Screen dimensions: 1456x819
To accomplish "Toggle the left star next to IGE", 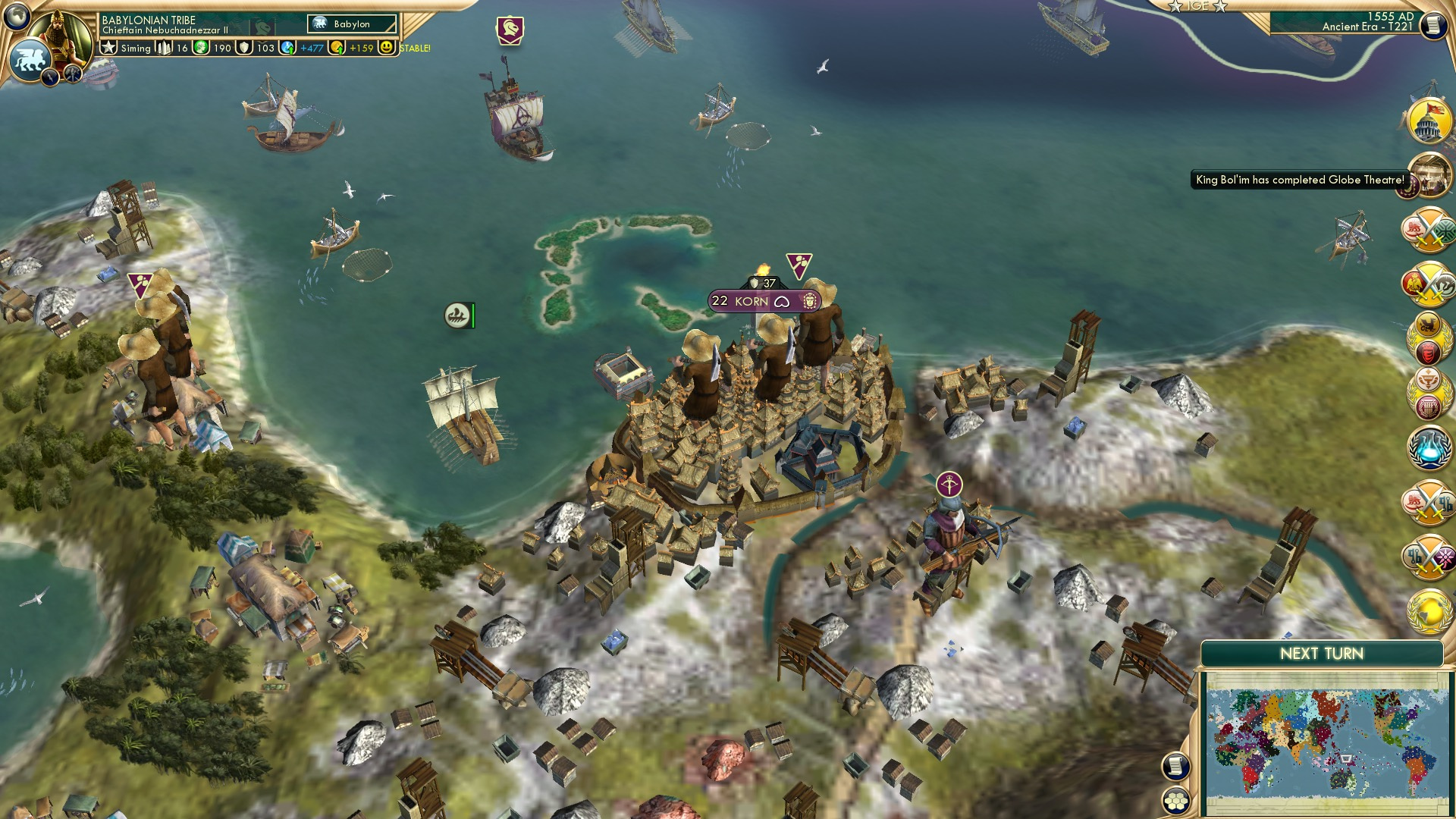I will tap(1175, 7).
